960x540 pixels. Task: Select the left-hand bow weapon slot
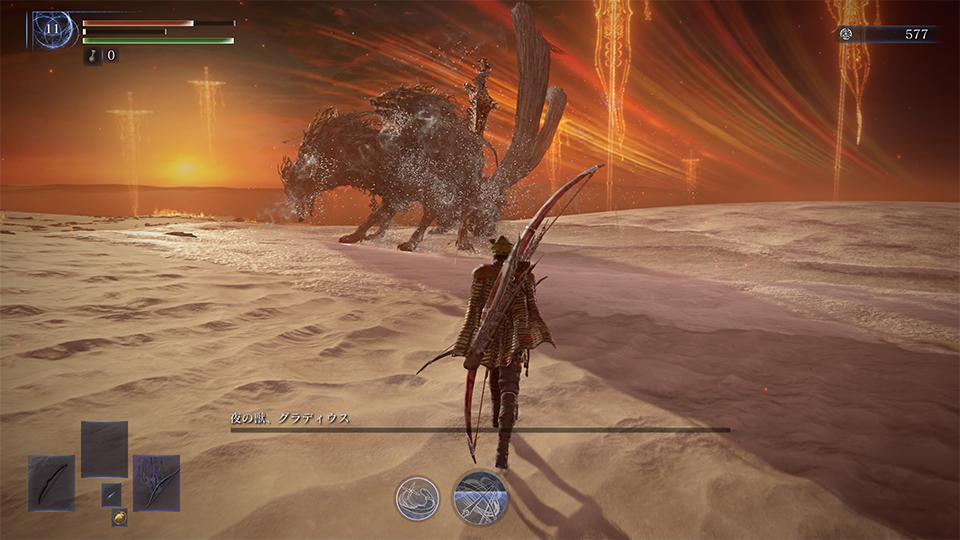click(51, 483)
